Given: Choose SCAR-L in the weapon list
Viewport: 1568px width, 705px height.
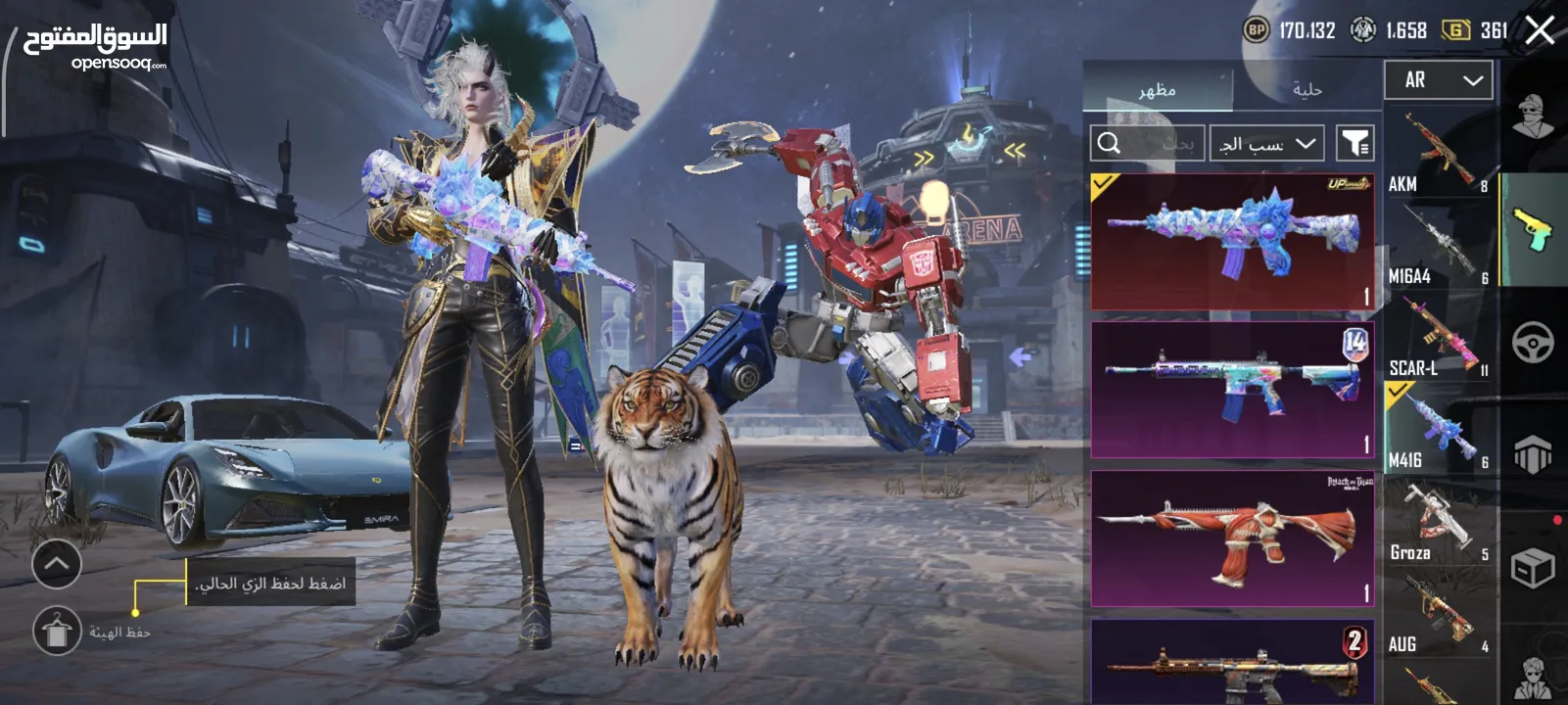Looking at the screenshot, I should (x=1440, y=339).
